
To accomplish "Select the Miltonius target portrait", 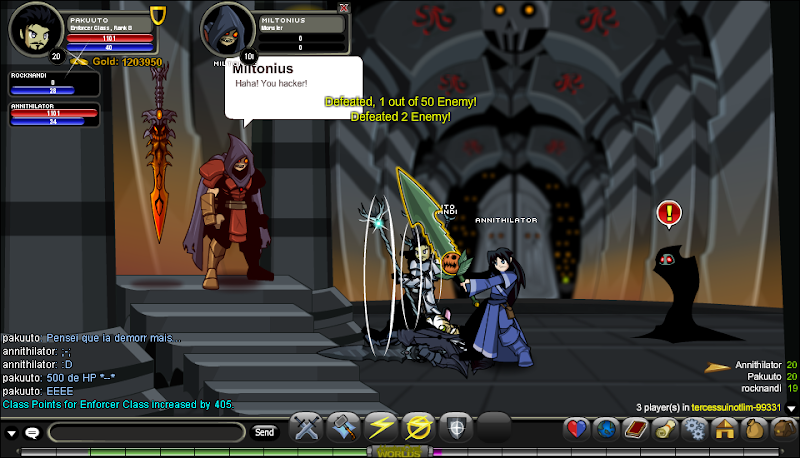I will [x=227, y=30].
